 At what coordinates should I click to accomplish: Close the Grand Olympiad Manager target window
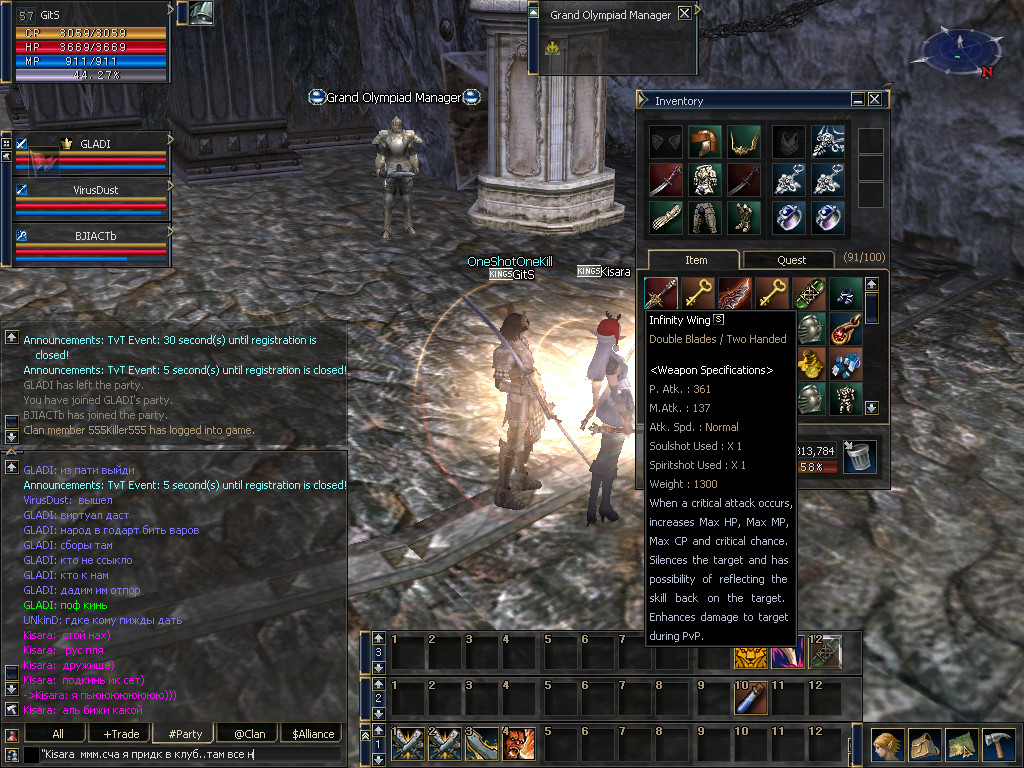point(684,14)
